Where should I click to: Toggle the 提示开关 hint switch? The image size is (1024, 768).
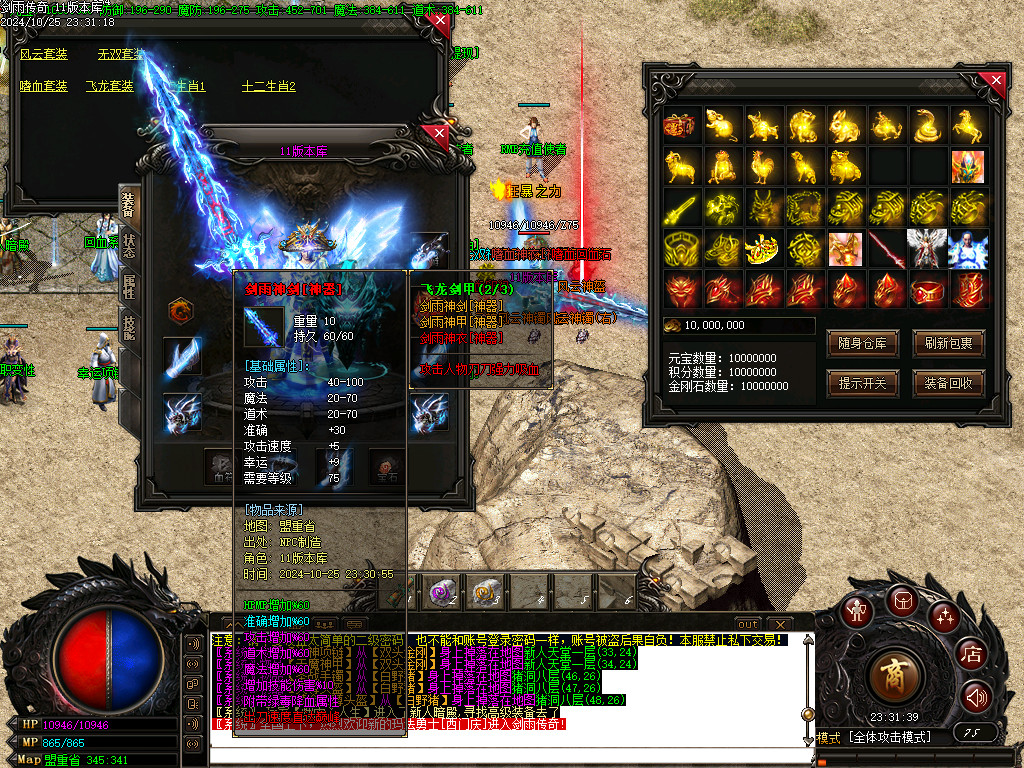coord(862,382)
